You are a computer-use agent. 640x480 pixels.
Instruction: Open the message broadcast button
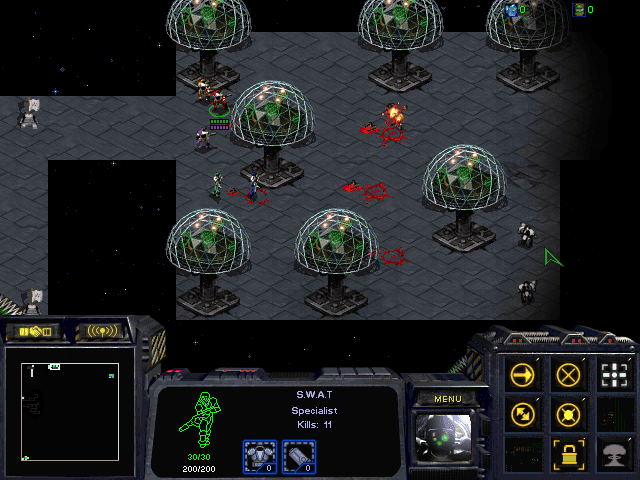[103, 331]
